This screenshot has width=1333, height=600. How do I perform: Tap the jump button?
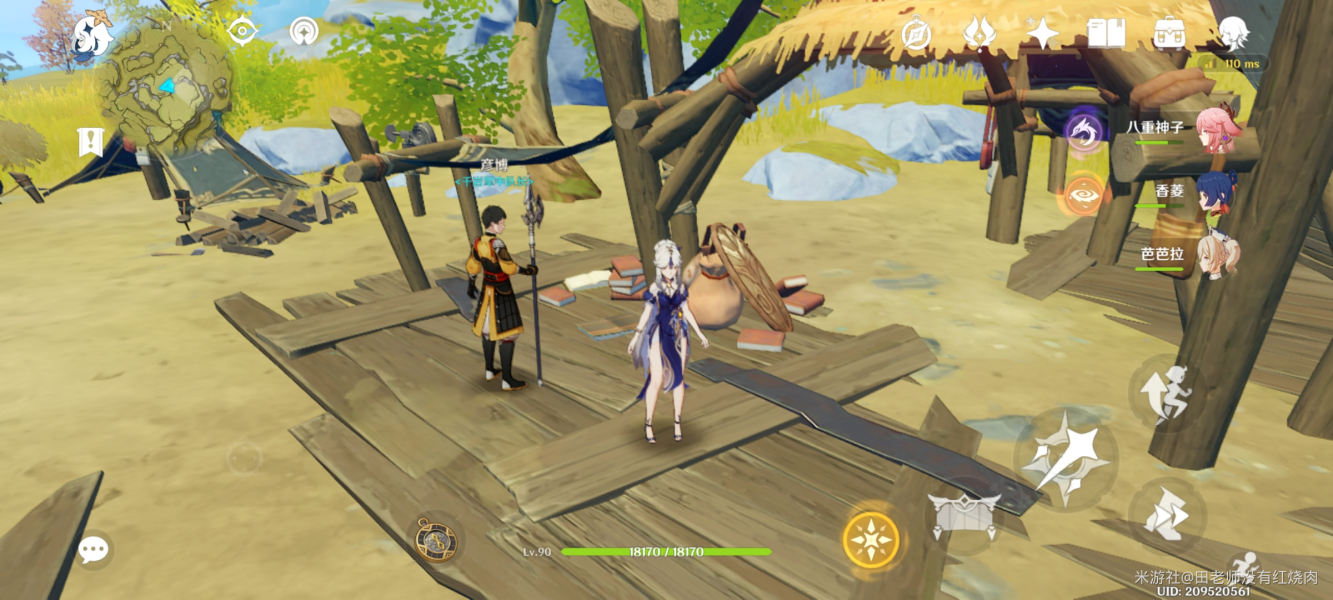pyautogui.click(x=1165, y=392)
